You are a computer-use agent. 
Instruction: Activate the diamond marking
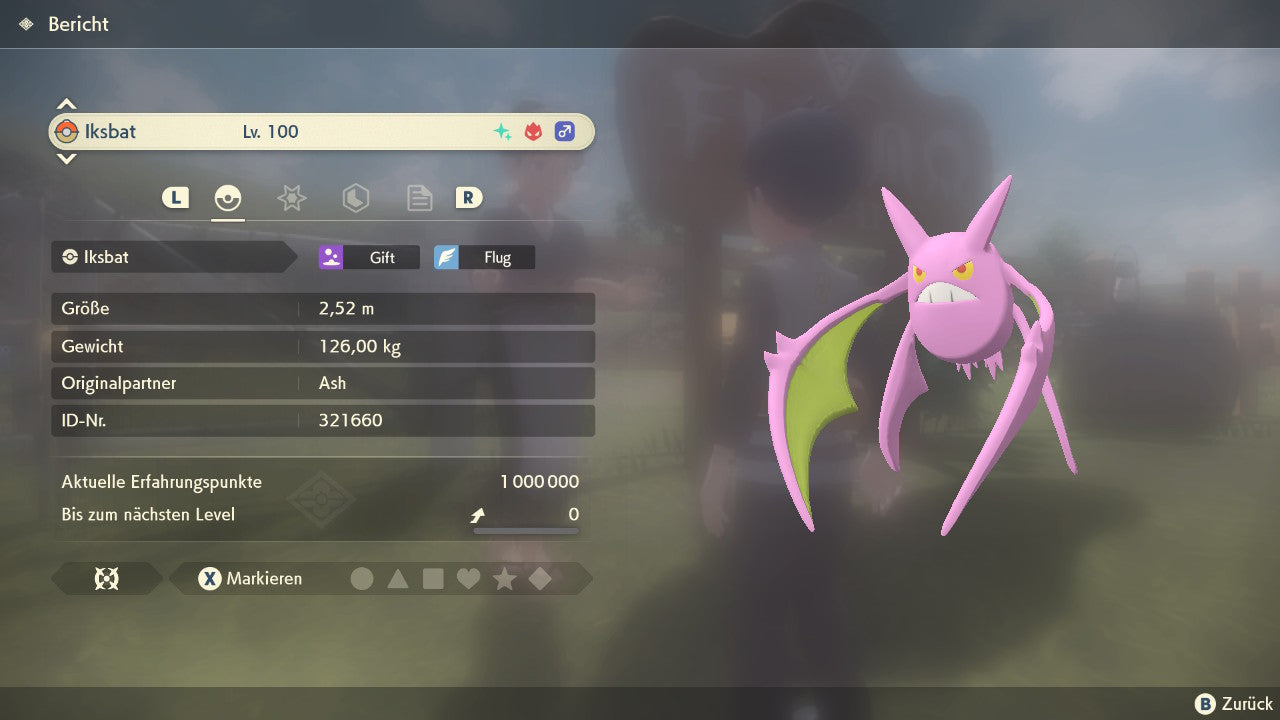[x=540, y=579]
